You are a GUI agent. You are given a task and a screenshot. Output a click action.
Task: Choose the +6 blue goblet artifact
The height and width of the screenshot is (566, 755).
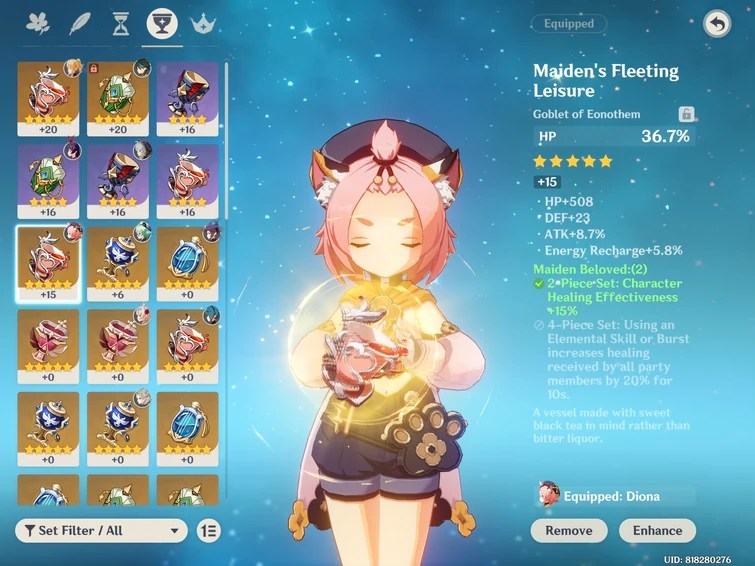point(118,263)
